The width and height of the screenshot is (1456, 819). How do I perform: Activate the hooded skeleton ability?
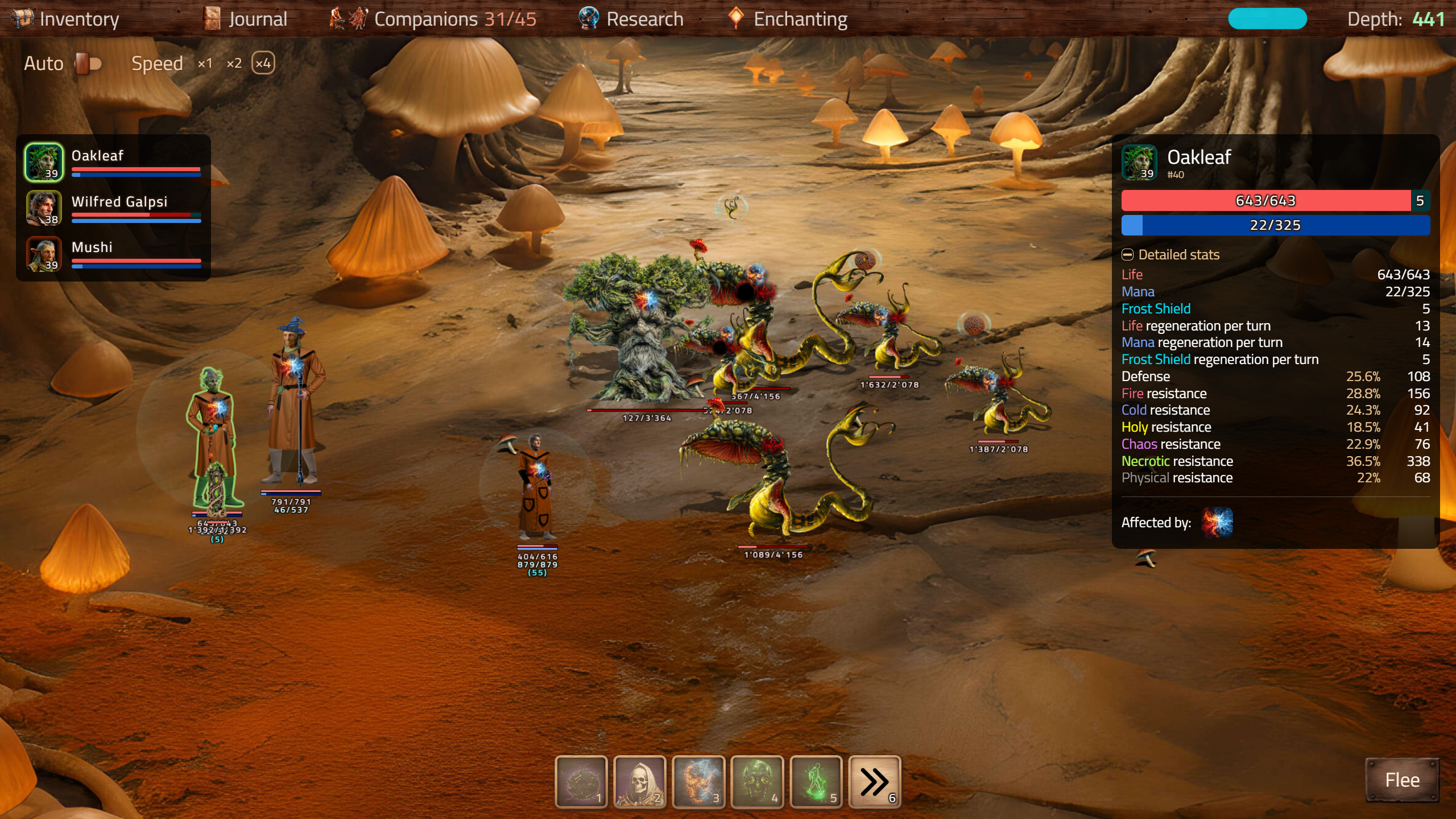click(640, 781)
